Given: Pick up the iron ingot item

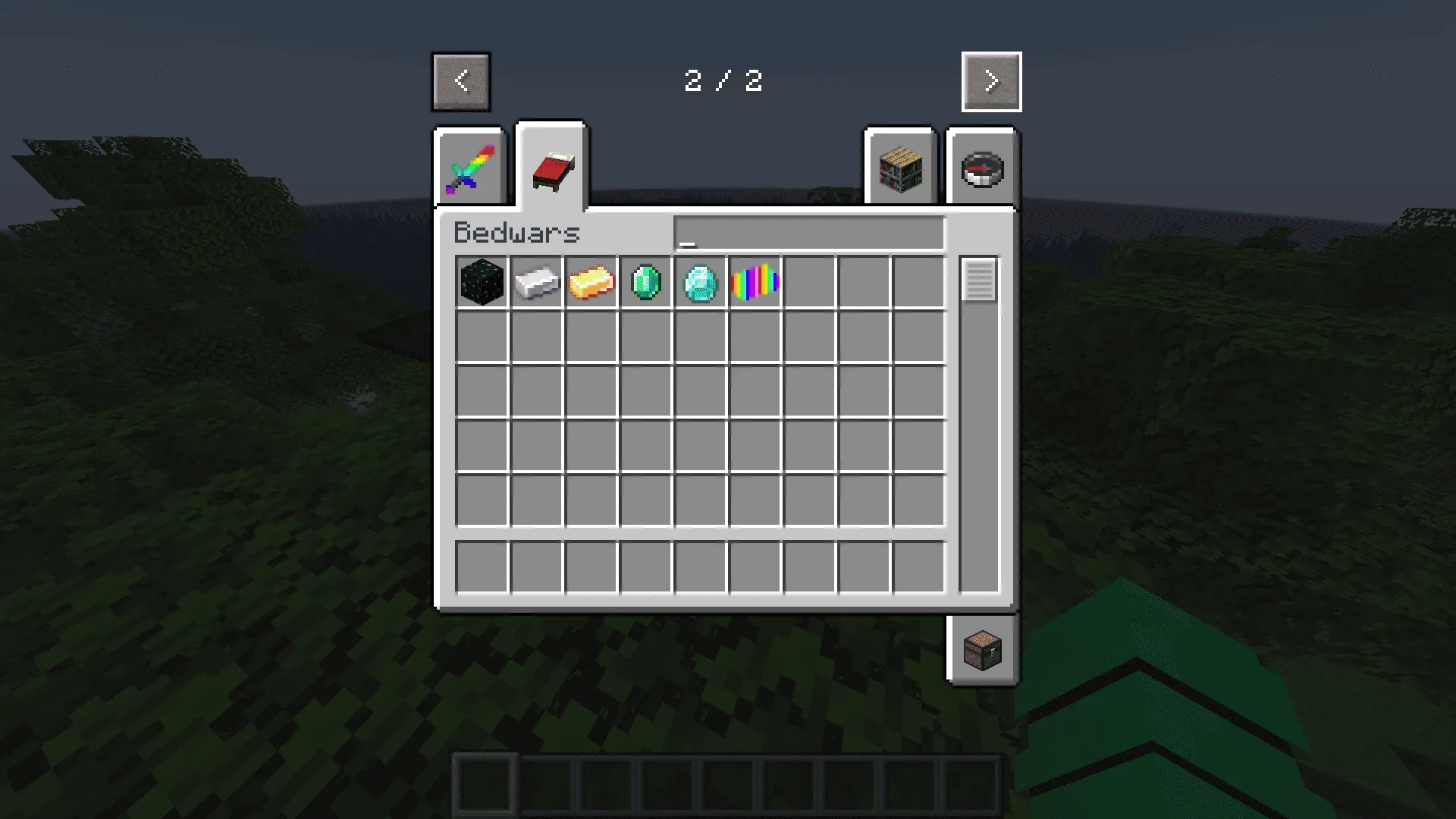Looking at the screenshot, I should click(536, 283).
